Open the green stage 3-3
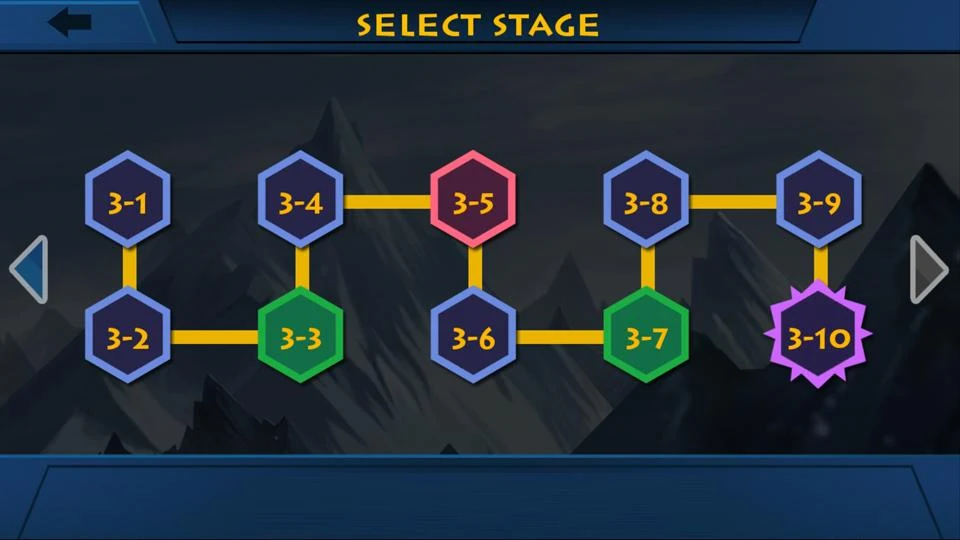The width and height of the screenshot is (960, 540). point(300,336)
